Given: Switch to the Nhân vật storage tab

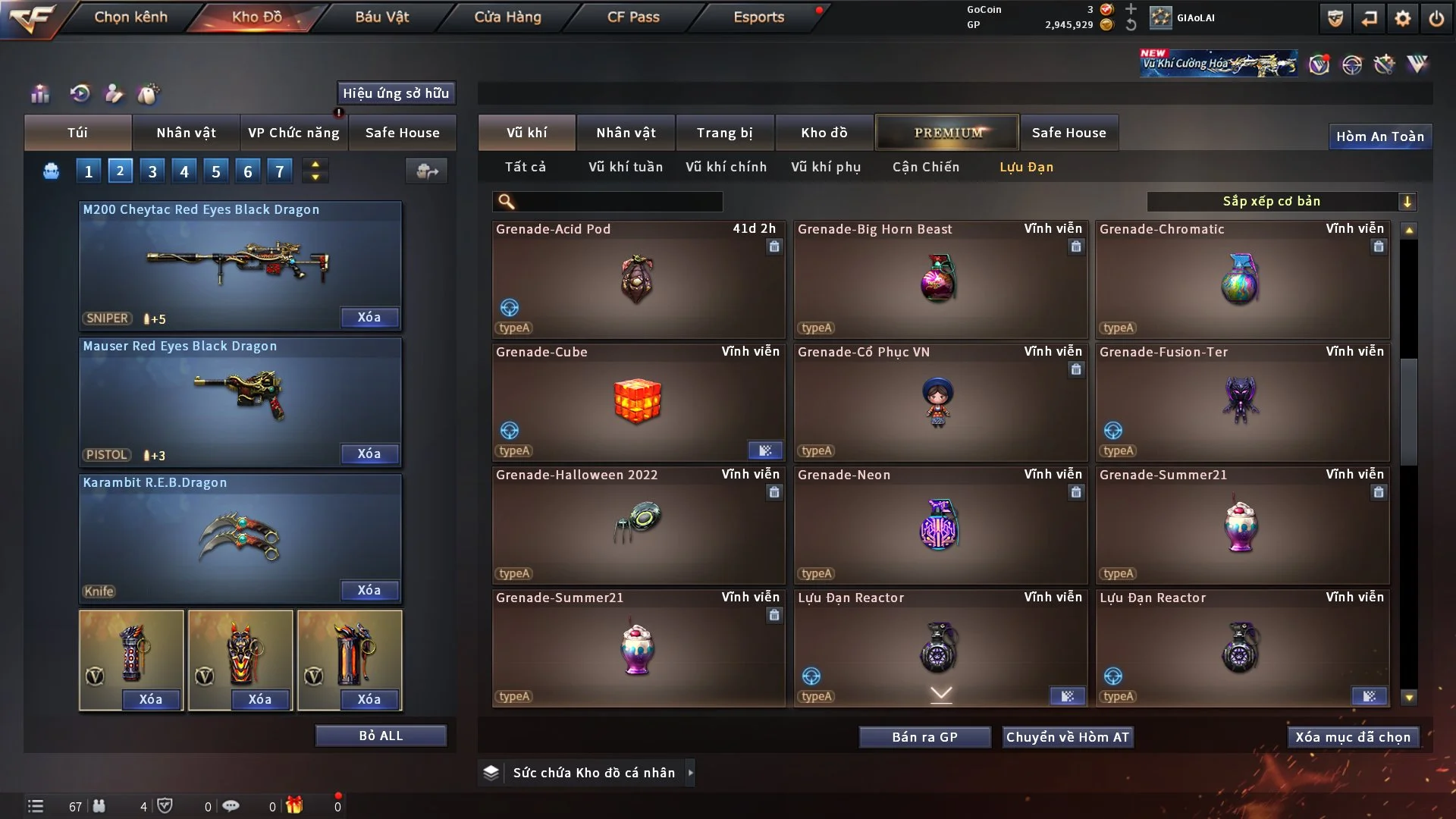Looking at the screenshot, I should (626, 133).
